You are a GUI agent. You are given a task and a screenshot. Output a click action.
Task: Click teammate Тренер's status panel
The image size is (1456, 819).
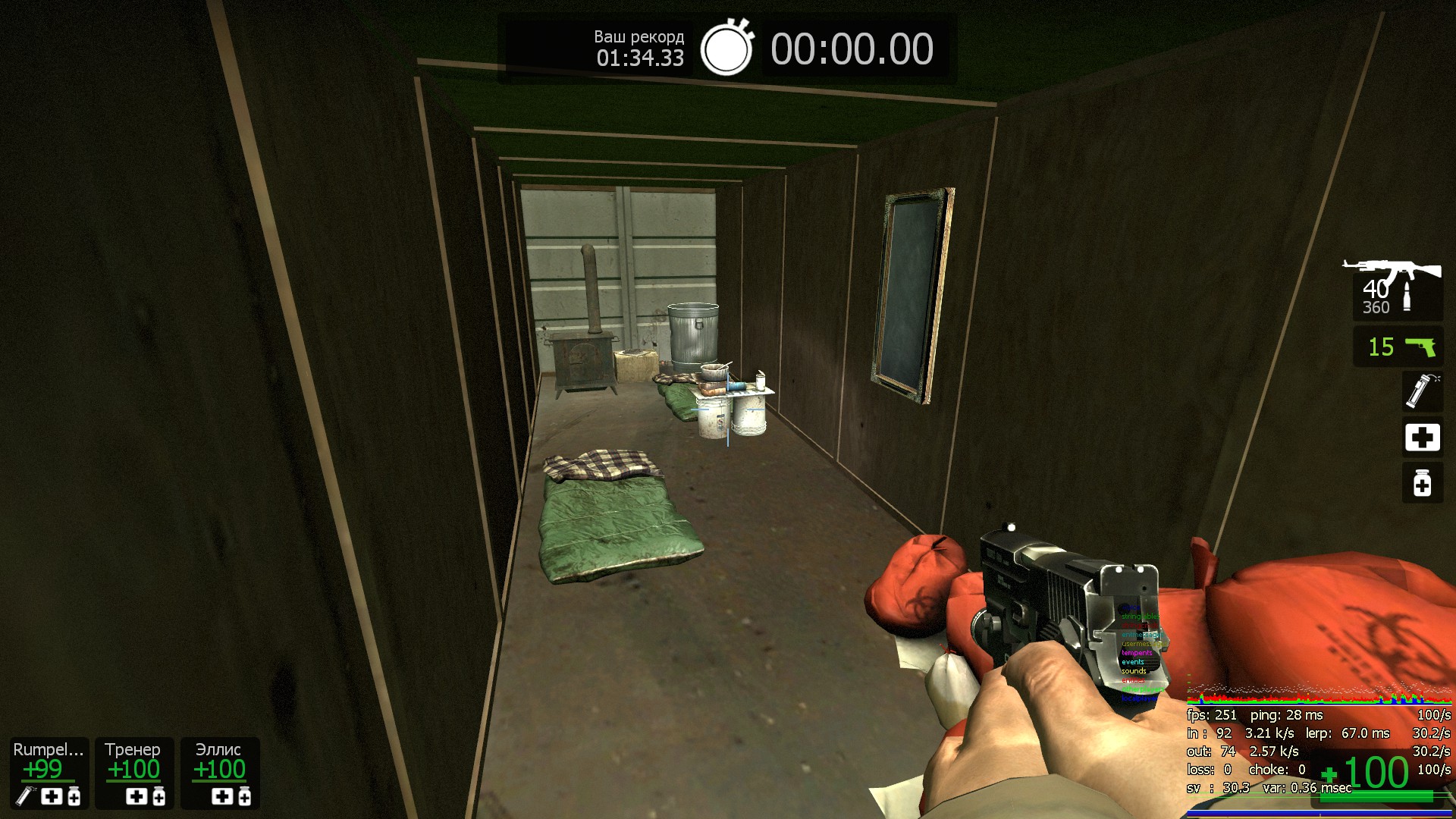pyautogui.click(x=134, y=773)
